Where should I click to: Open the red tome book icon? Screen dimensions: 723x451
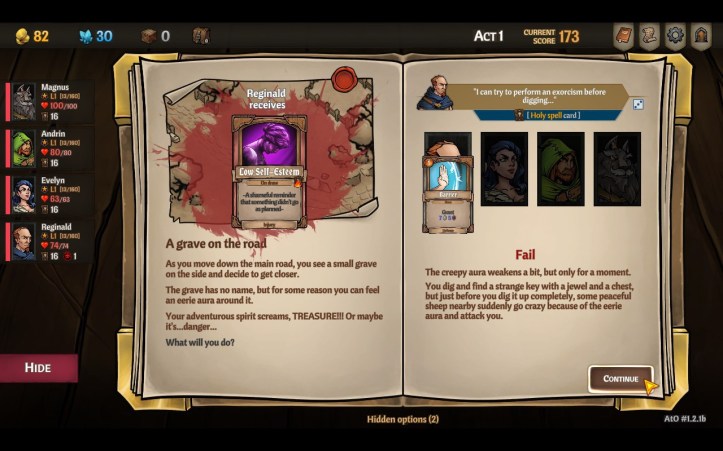623,36
